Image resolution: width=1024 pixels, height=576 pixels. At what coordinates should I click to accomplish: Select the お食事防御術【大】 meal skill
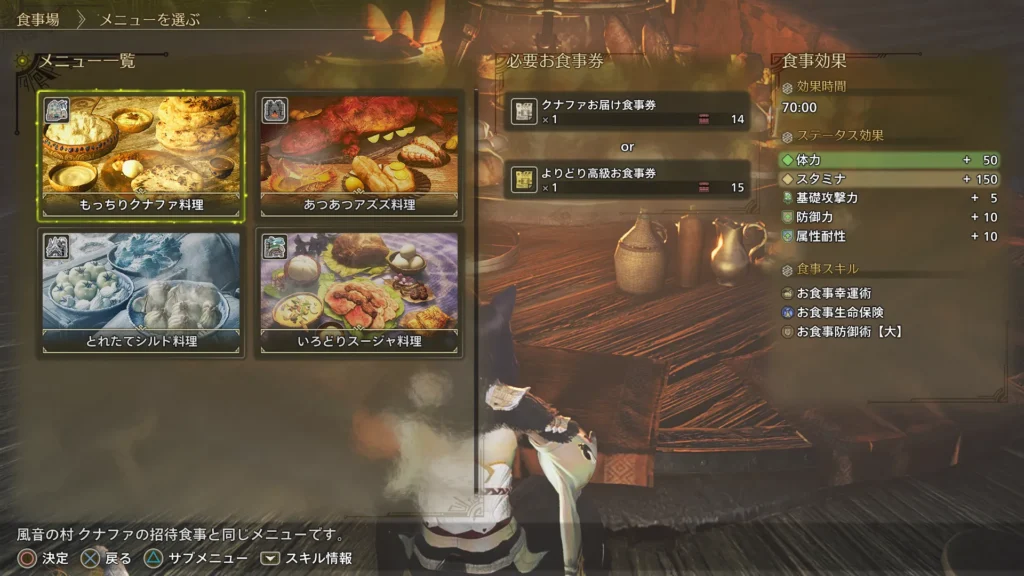click(849, 331)
